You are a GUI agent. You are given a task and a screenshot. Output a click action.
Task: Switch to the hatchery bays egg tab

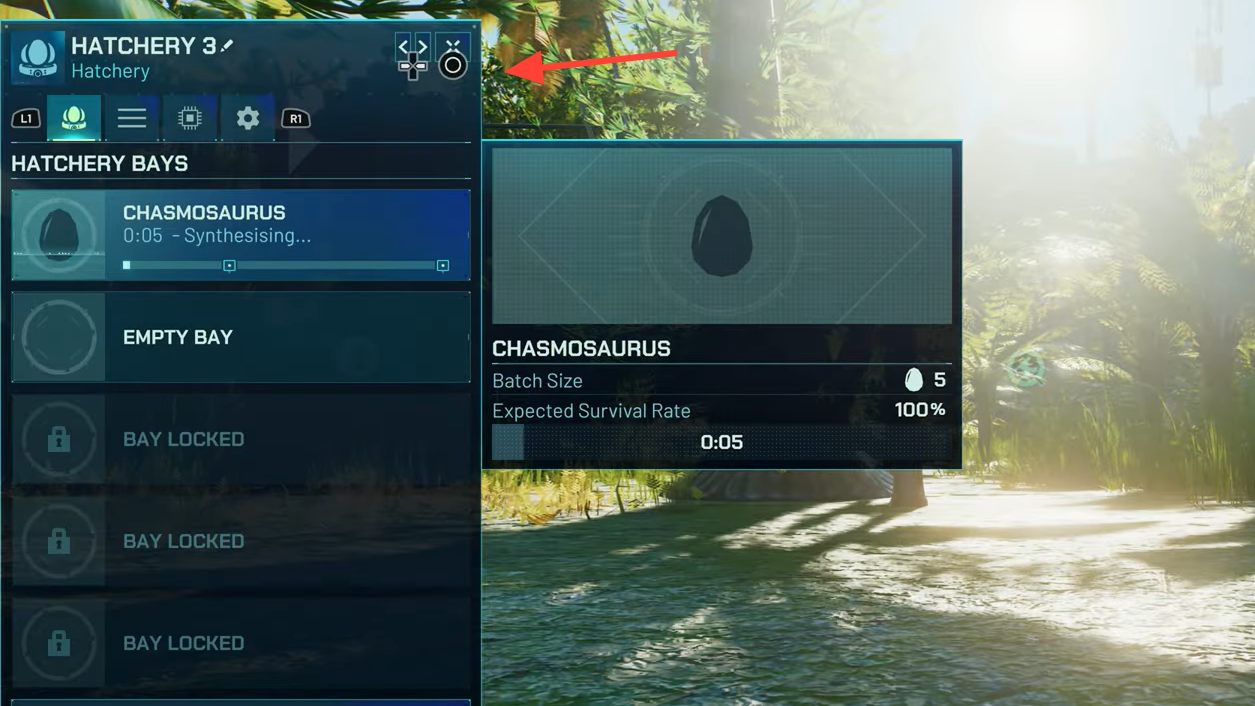click(74, 118)
